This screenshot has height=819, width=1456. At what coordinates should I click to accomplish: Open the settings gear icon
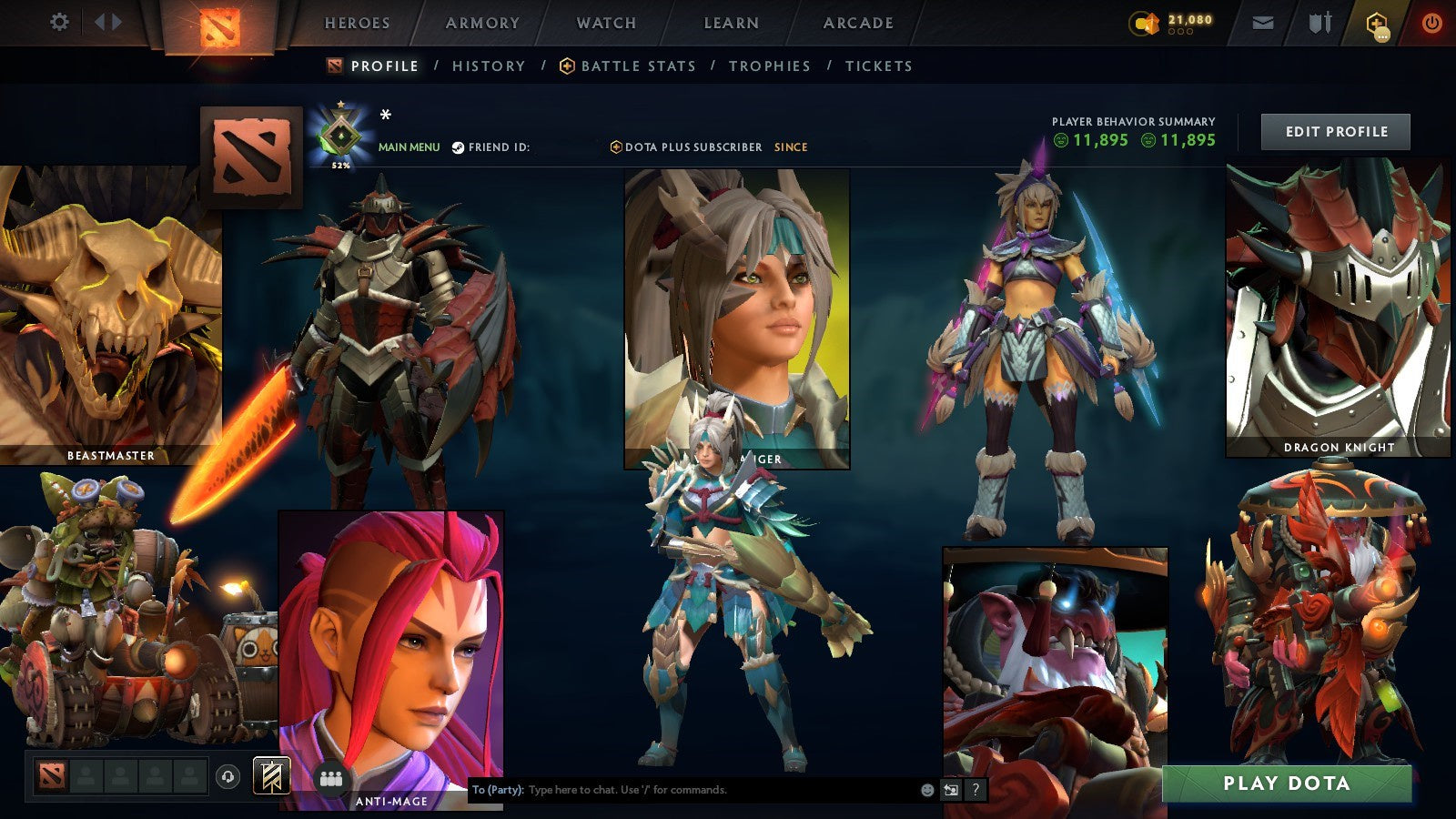pos(60,18)
